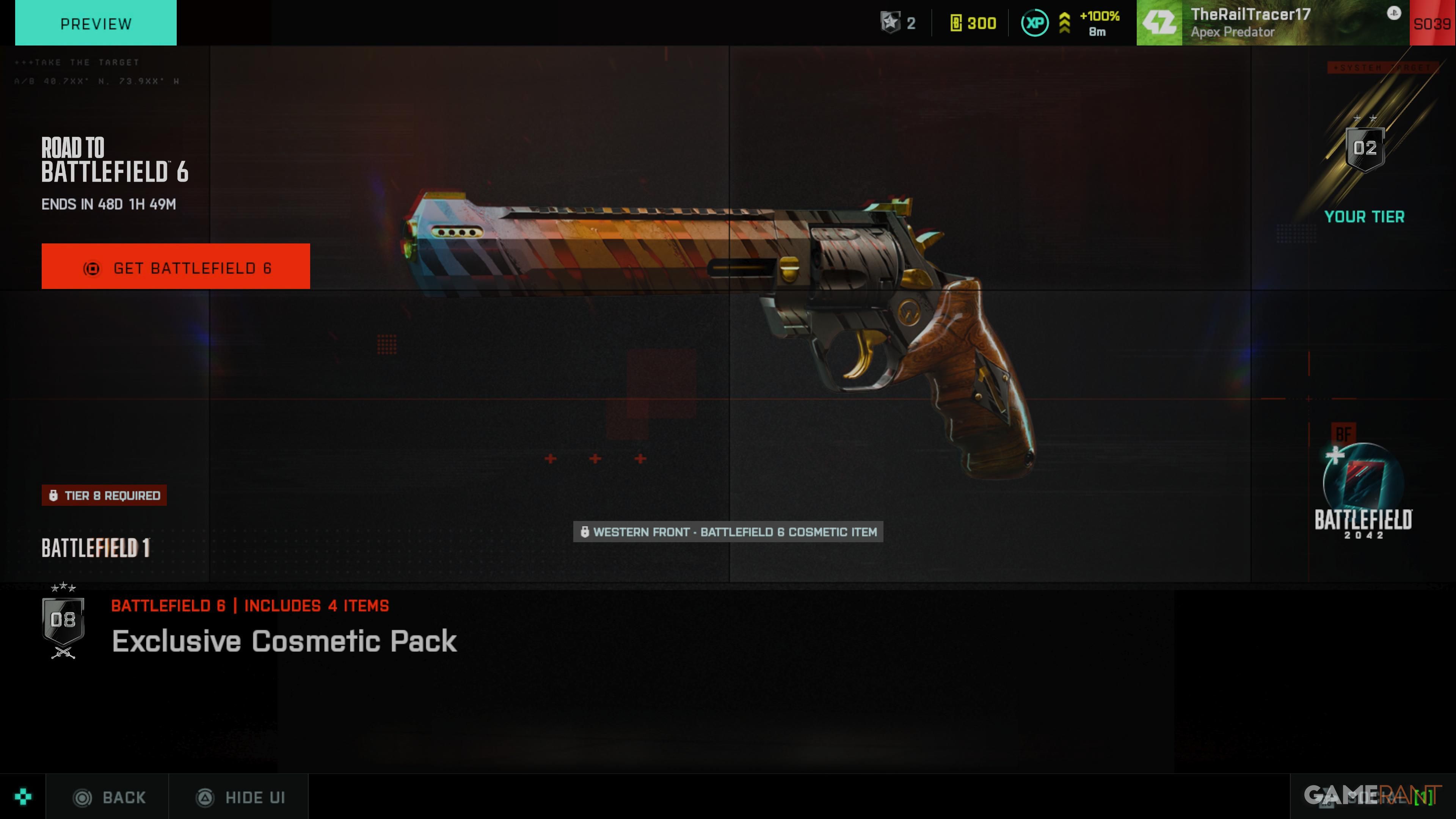Viewport: 1456px width, 819px height.
Task: Open the XP boost indicator
Action: [x=1070, y=23]
